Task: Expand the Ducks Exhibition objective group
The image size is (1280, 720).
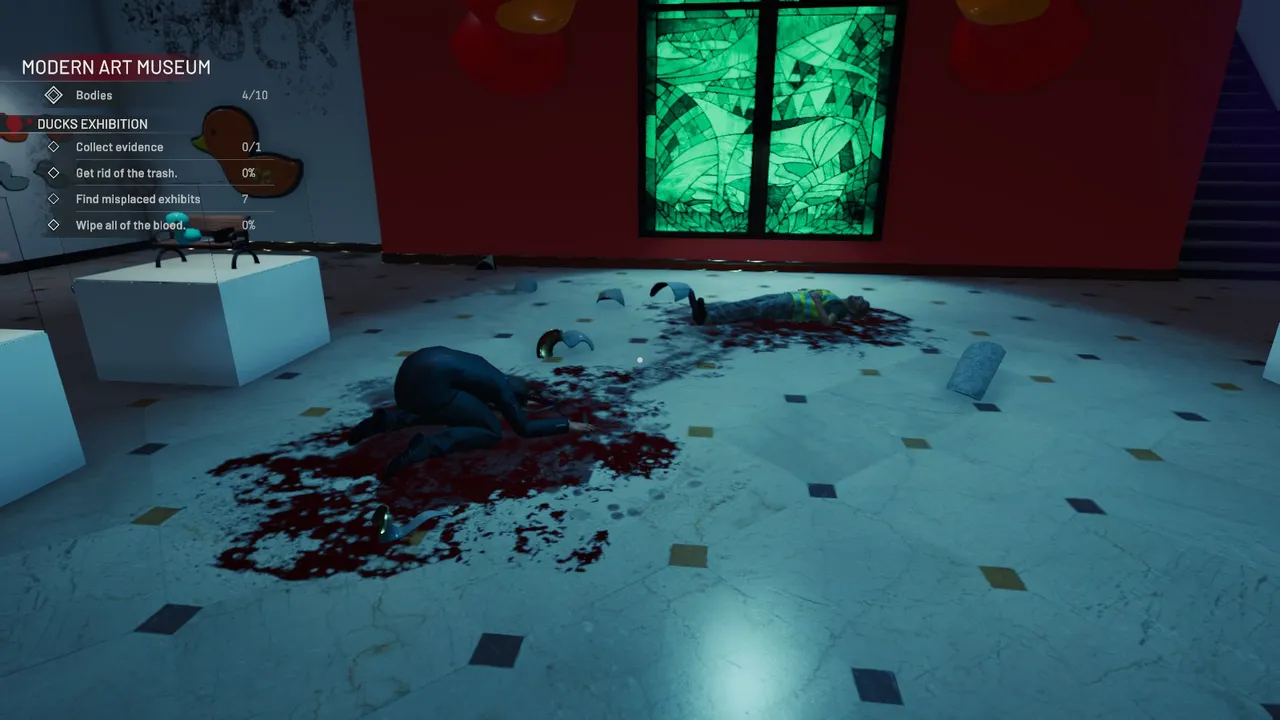Action: 91,124
